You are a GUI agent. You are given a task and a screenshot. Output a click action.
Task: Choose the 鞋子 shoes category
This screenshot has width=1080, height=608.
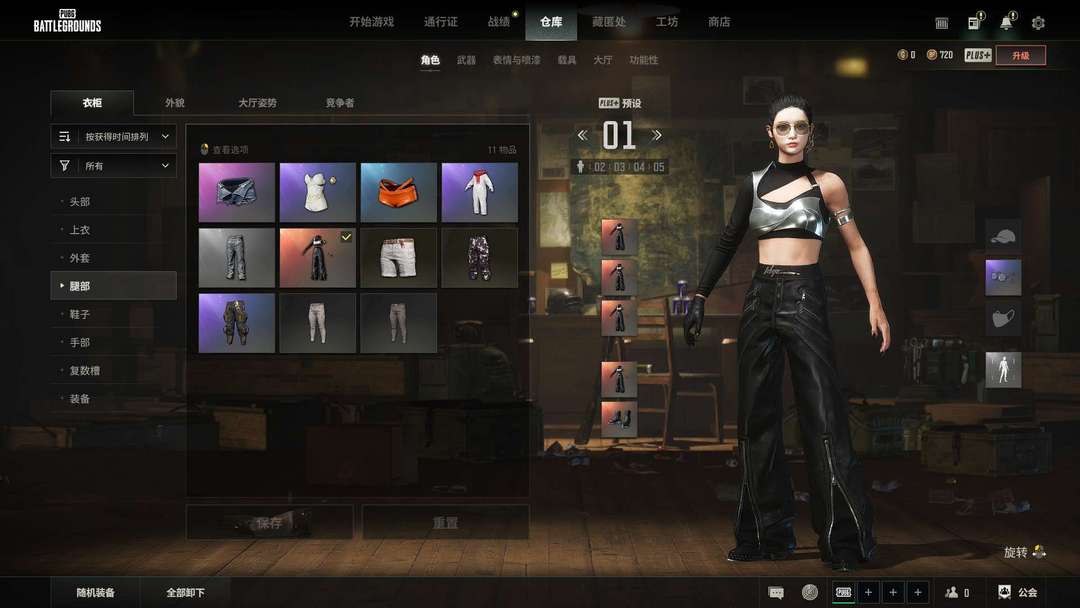tap(80, 314)
